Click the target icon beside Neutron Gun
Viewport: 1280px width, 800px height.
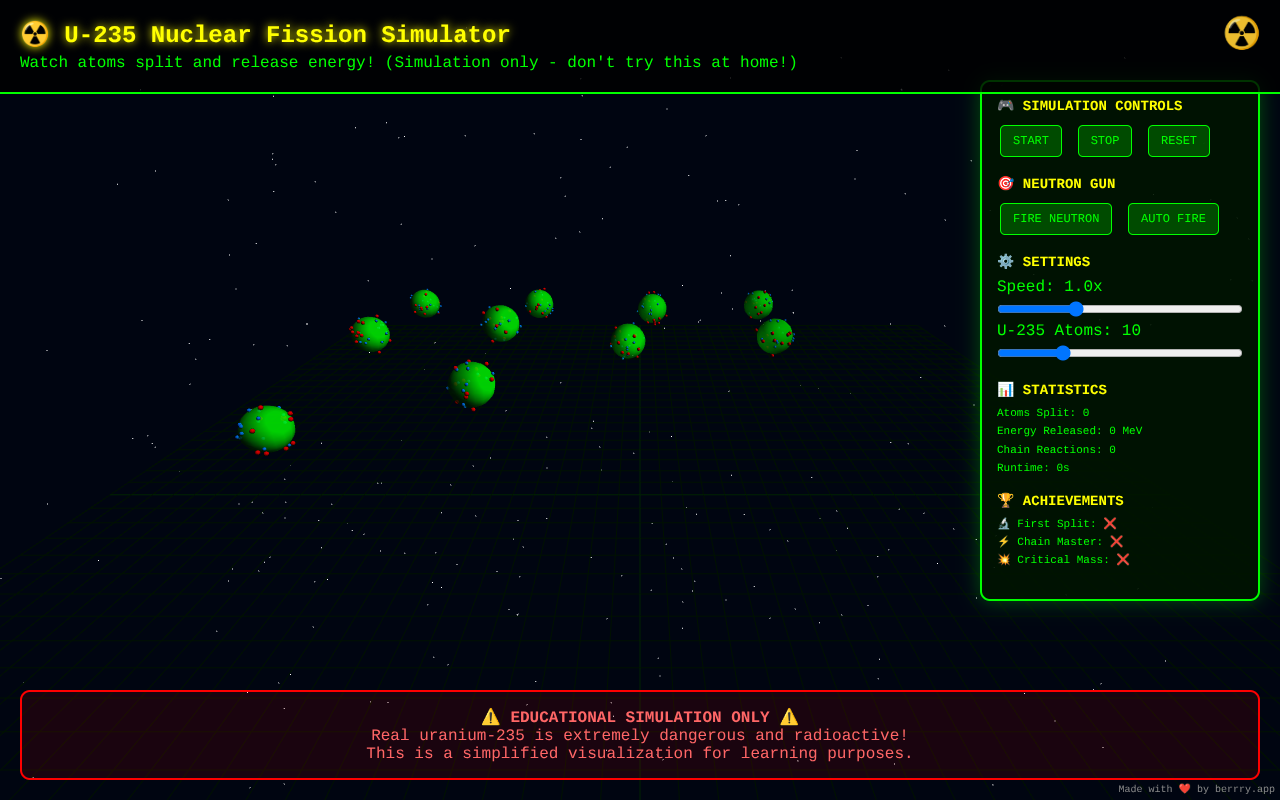(1005, 183)
